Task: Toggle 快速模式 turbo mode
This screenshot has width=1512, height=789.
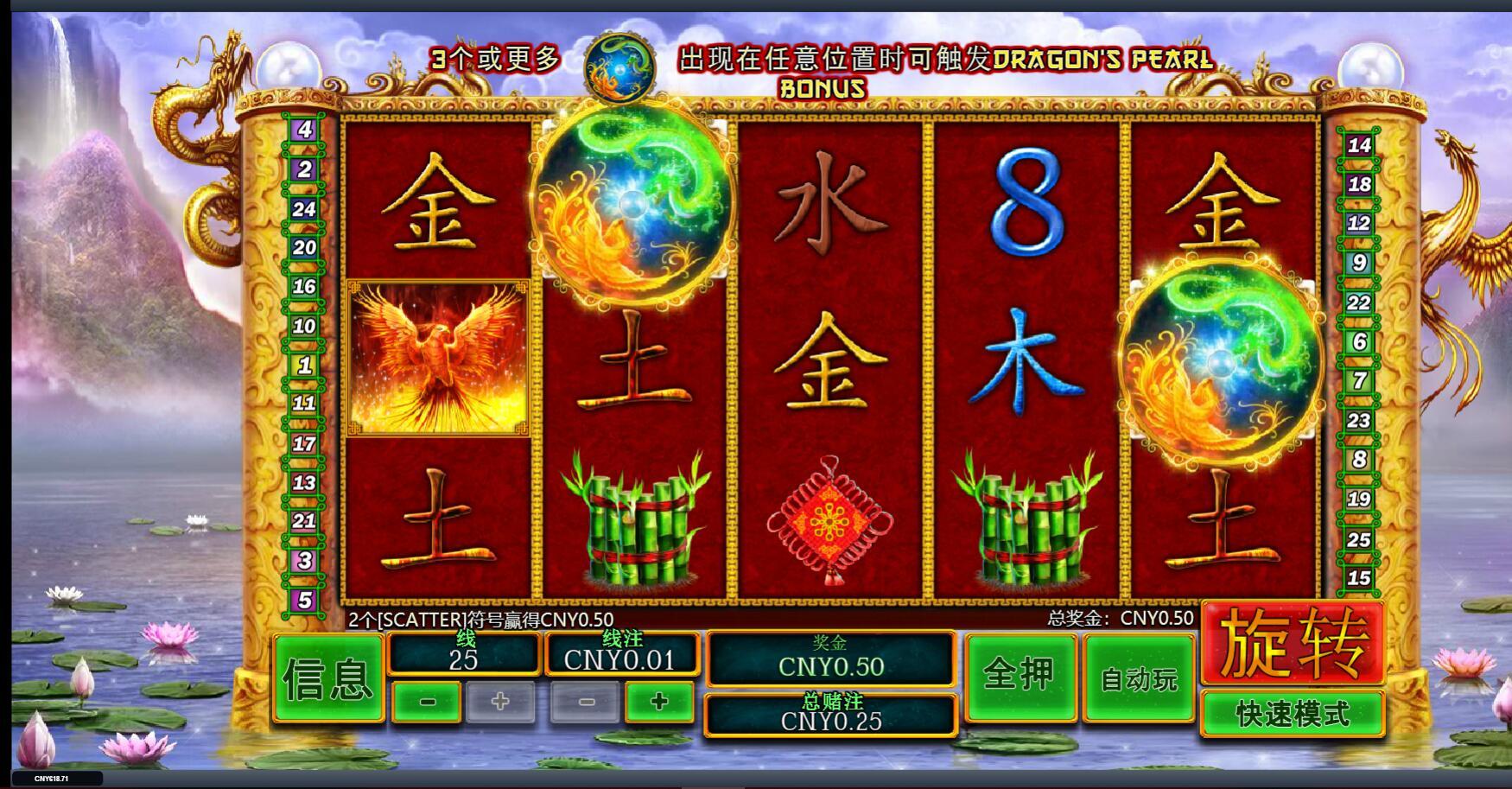Action: [1293, 715]
